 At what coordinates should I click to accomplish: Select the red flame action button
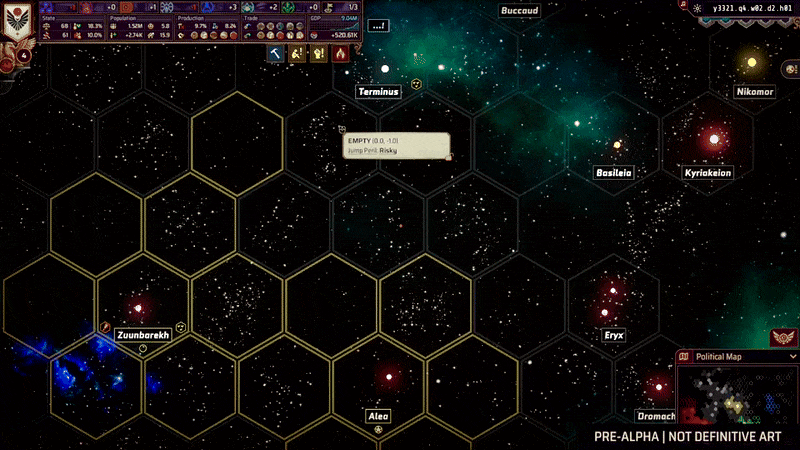(341, 54)
